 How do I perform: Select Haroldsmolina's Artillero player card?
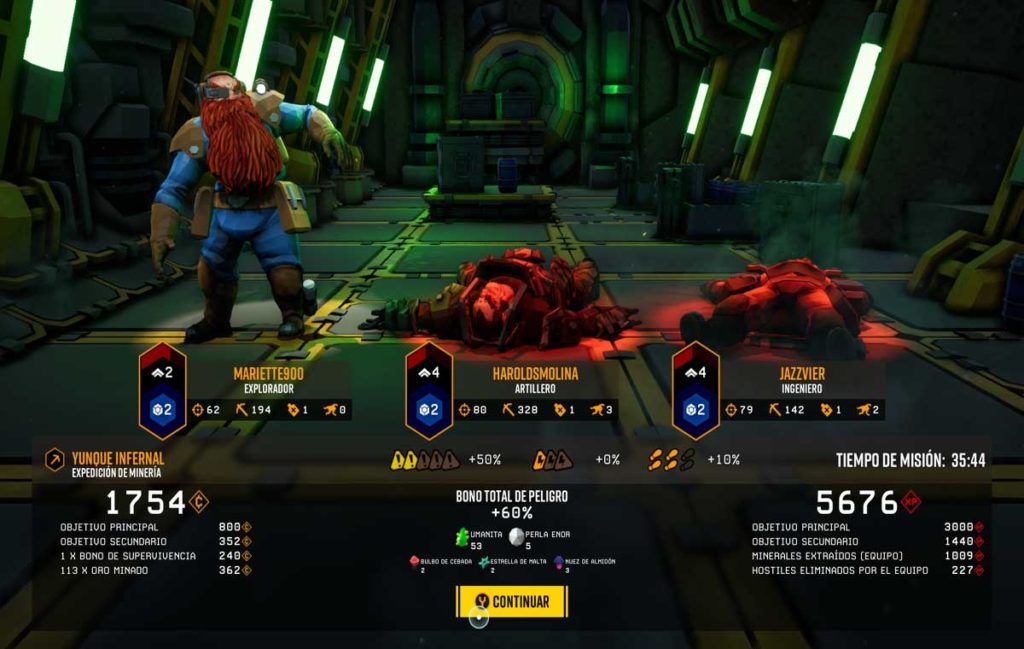pos(535,390)
